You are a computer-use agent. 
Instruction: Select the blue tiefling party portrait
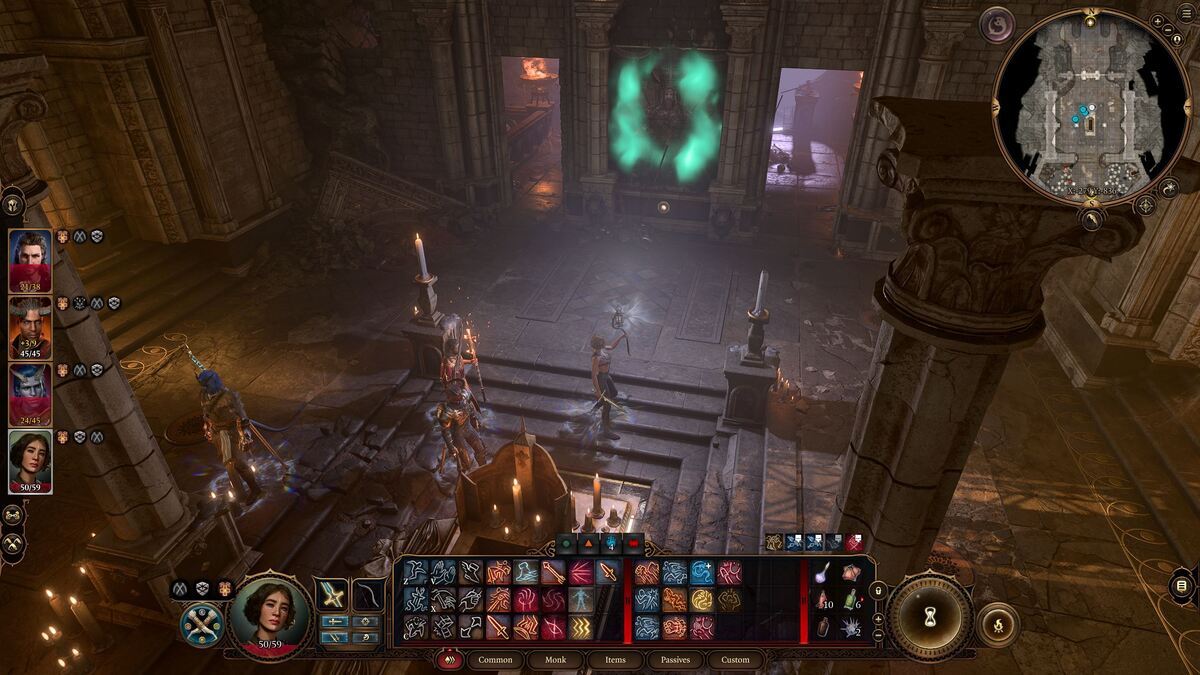pyautogui.click(x=30, y=393)
